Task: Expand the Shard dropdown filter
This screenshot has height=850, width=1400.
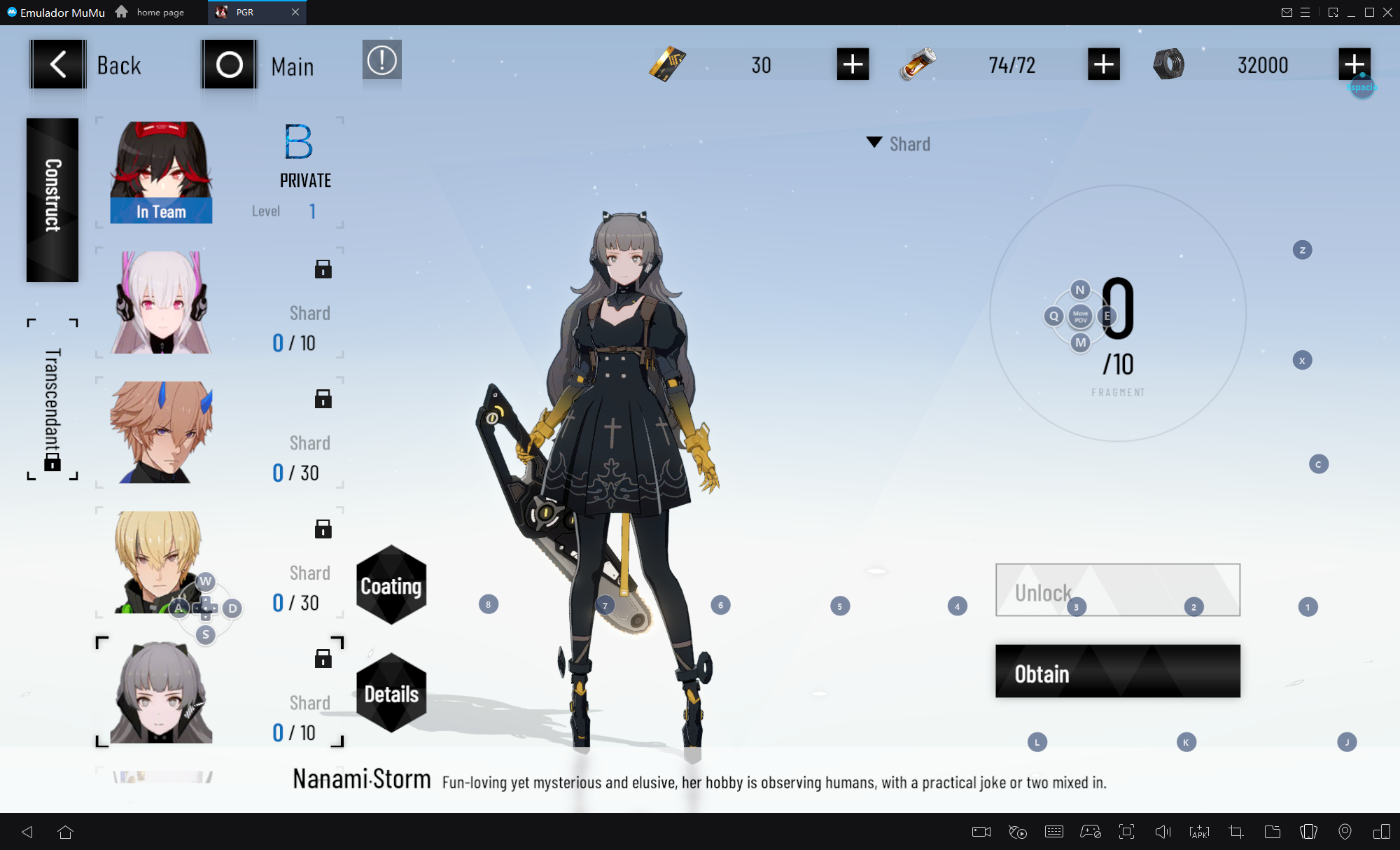Action: [899, 144]
